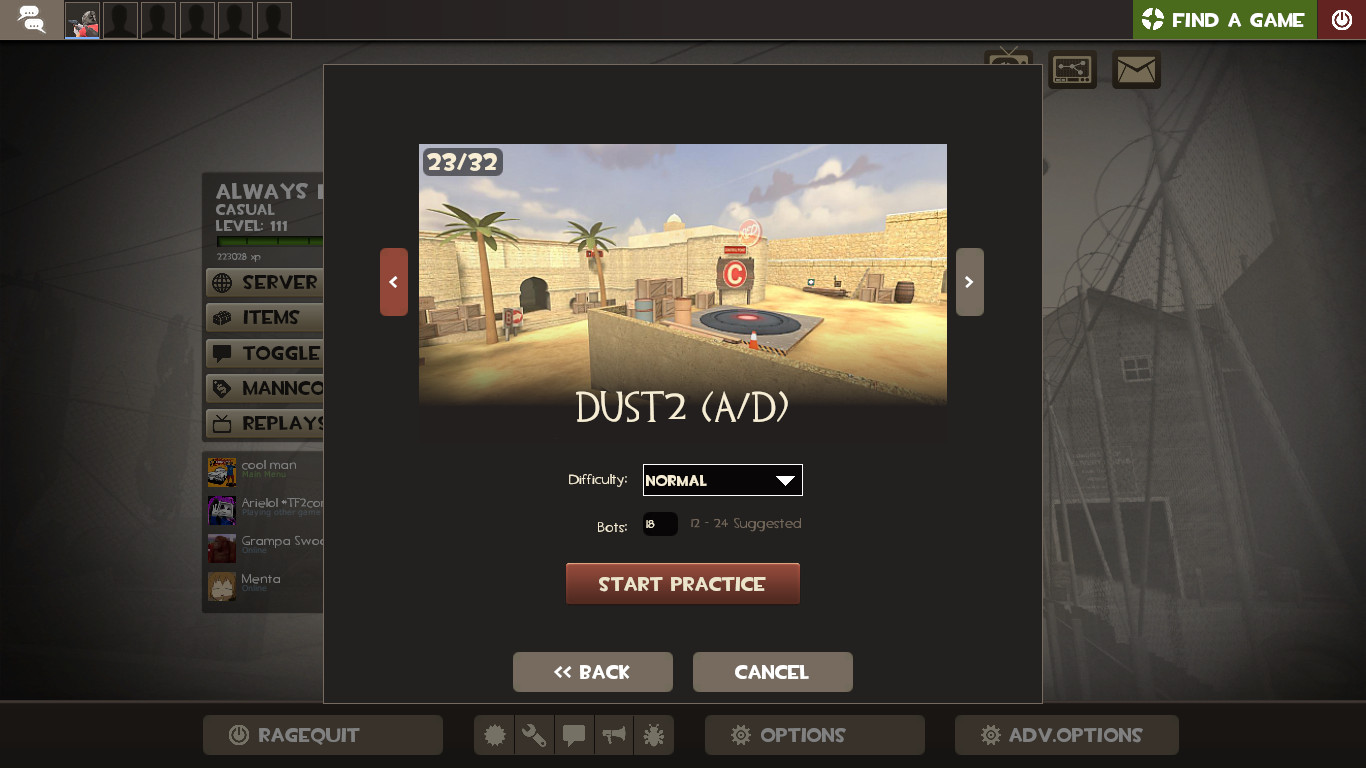The height and width of the screenshot is (768, 1366).
Task: Go to the previous map with the left arrow
Action: point(393,282)
